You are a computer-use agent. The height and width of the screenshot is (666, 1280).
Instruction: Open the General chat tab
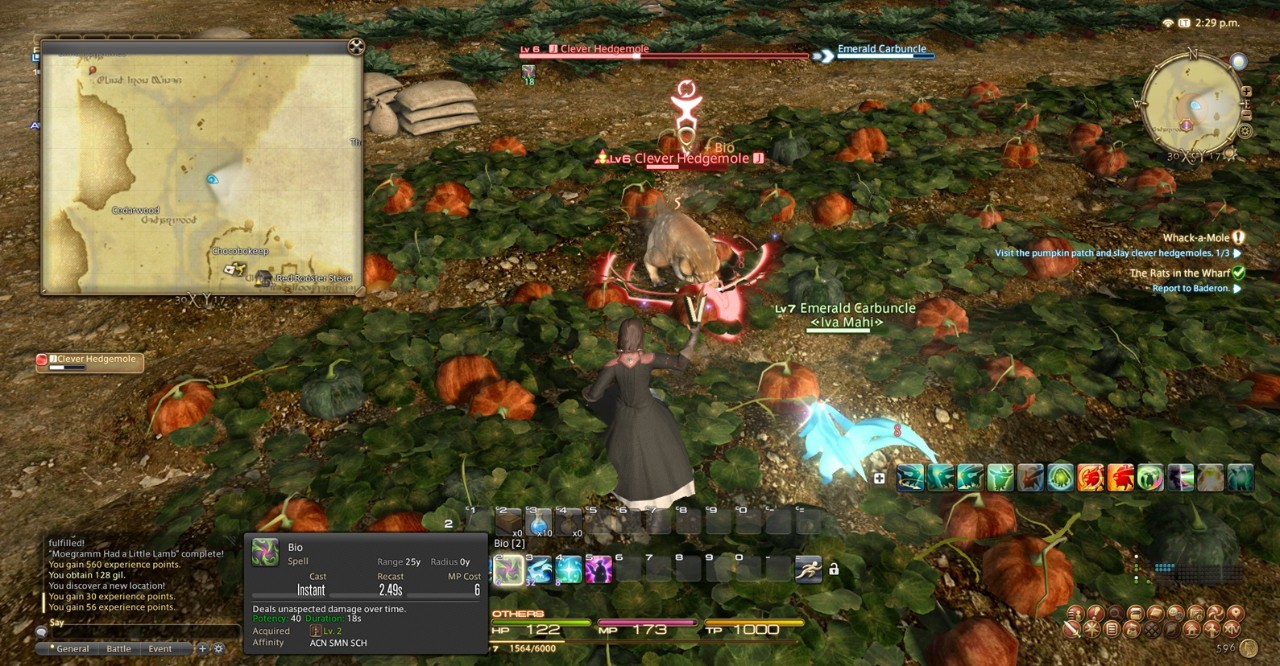click(72, 648)
